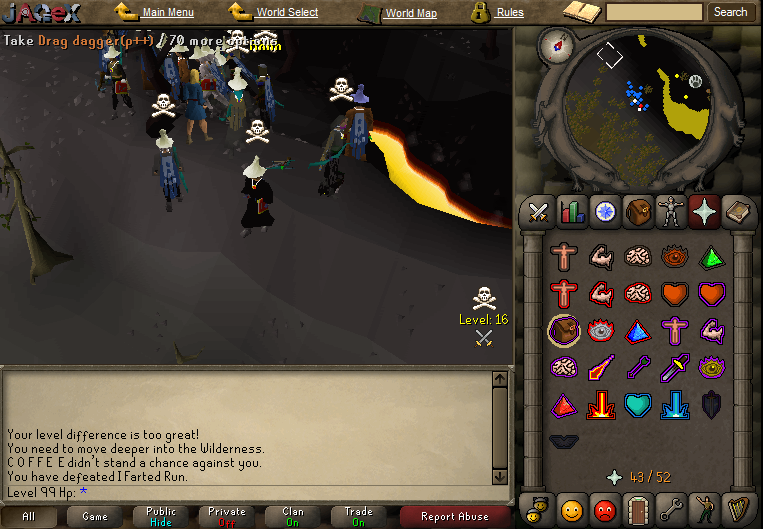
Task: Activate the Protect Item prayer
Action: [x=563, y=330]
